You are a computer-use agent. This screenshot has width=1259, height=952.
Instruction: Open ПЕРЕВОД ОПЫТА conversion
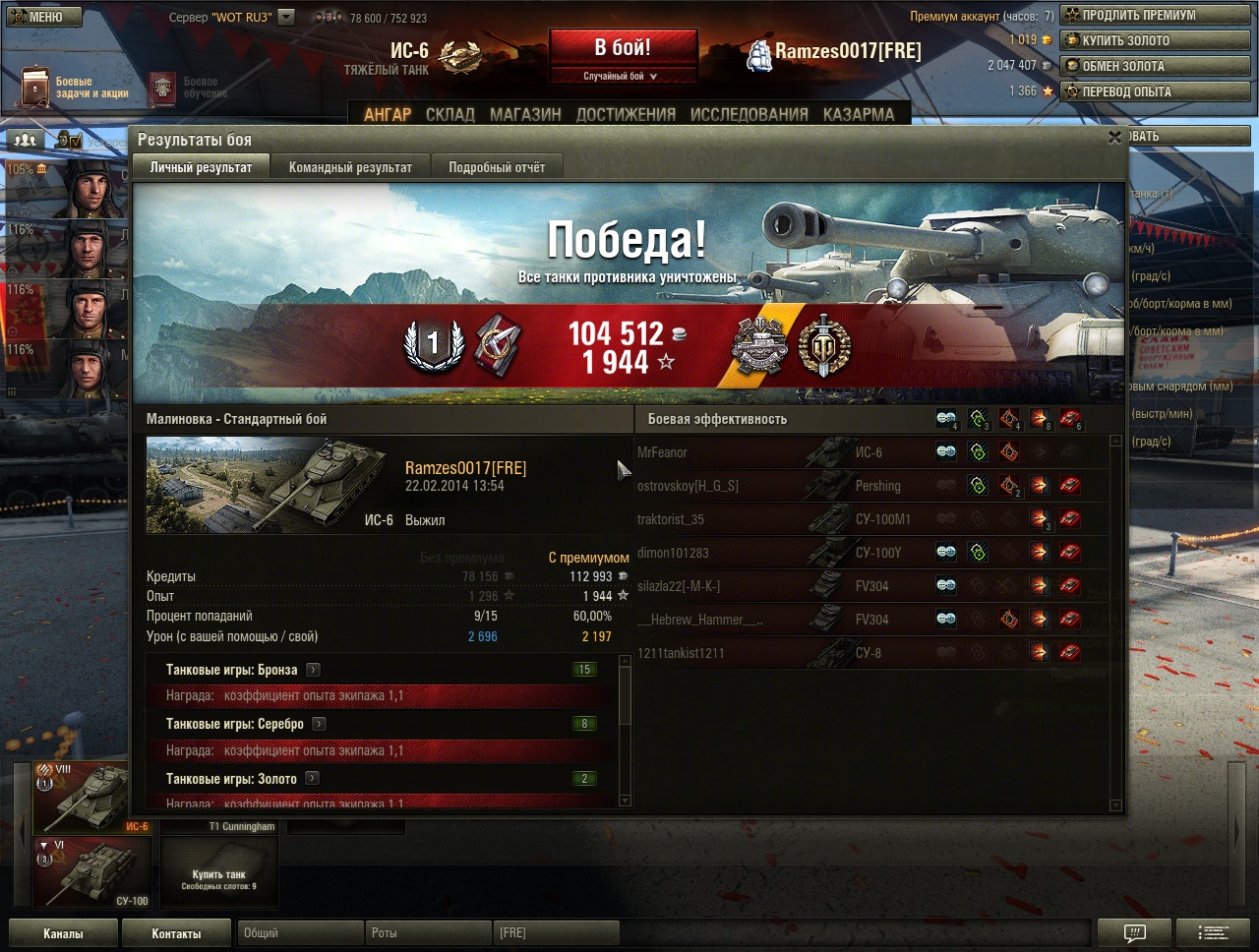[x=1155, y=91]
